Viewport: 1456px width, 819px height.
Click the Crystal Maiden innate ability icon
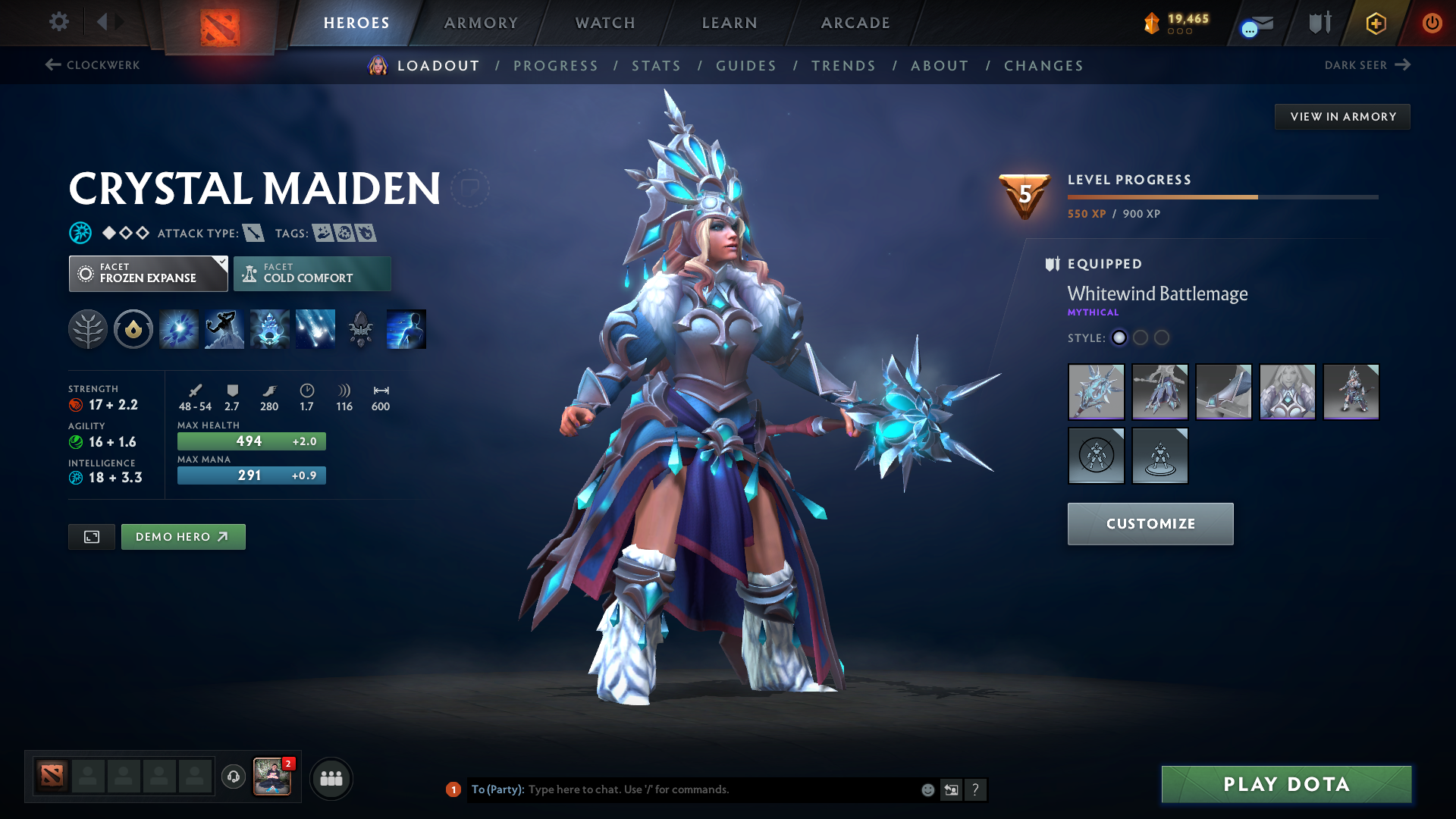pos(133,329)
